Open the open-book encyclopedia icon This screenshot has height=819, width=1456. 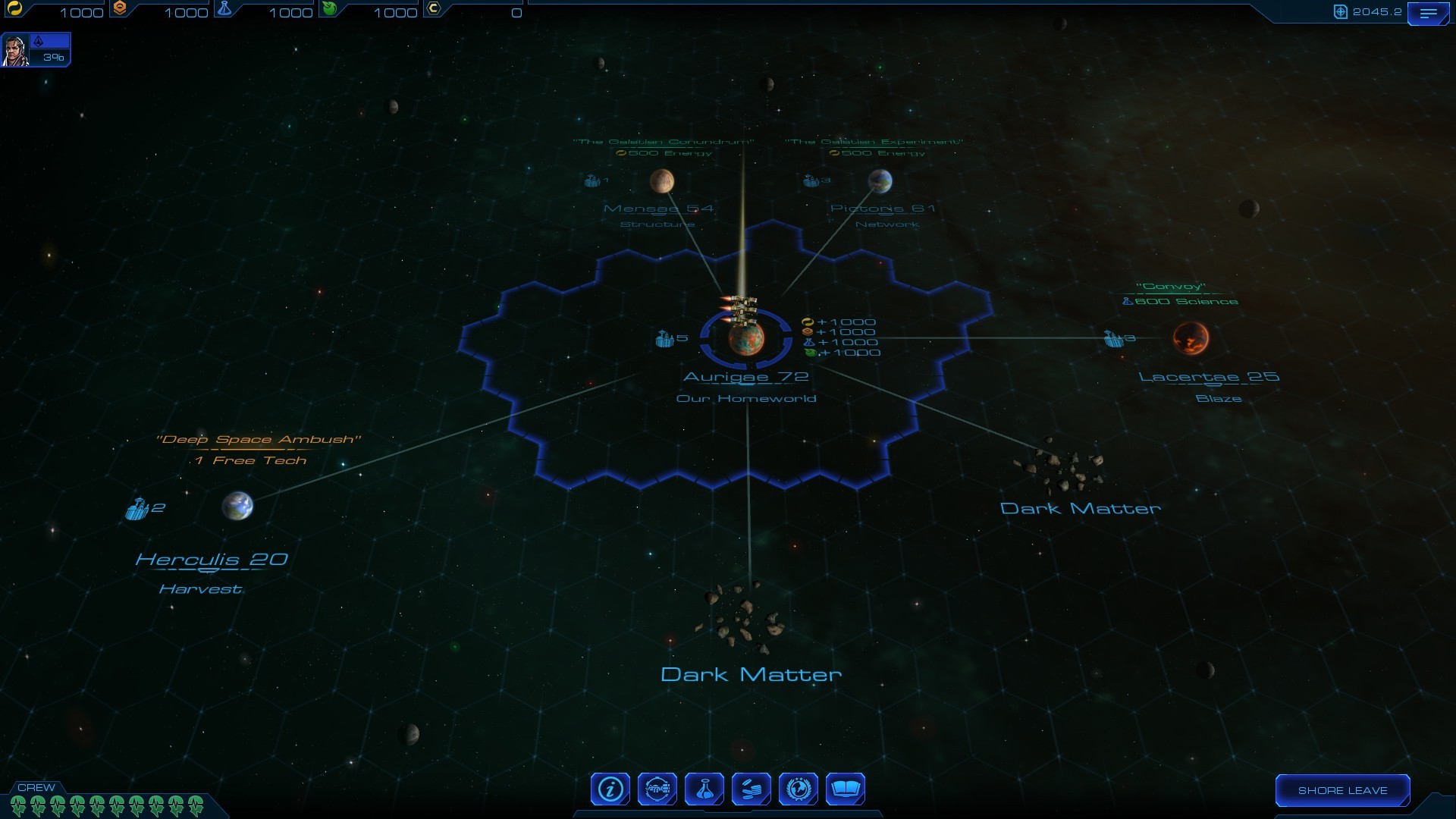pyautogui.click(x=845, y=789)
